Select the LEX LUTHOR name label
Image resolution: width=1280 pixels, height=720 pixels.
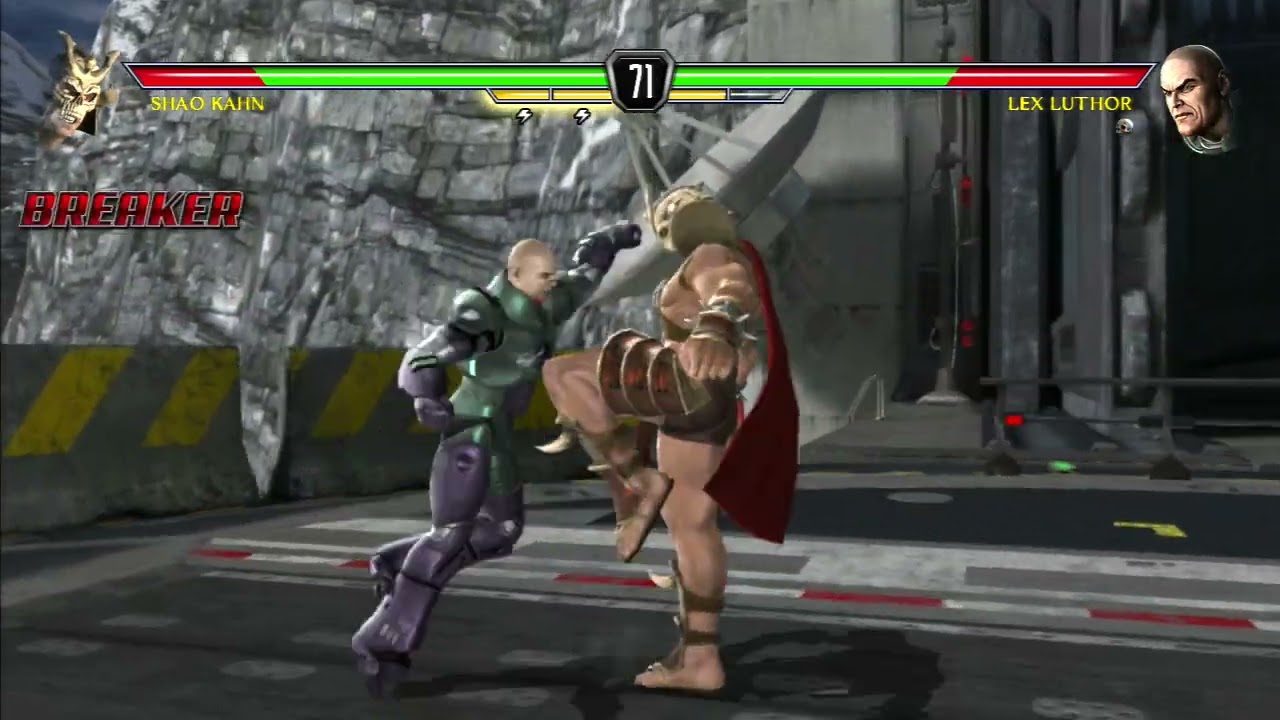(1071, 102)
